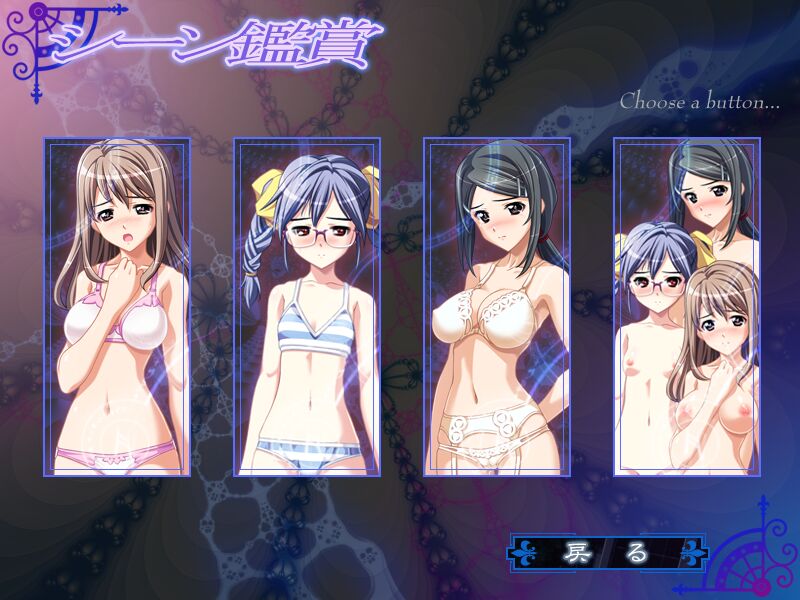Select the brown-haired girl scene panel
Screen dimensions: 800x600
coord(117,306)
